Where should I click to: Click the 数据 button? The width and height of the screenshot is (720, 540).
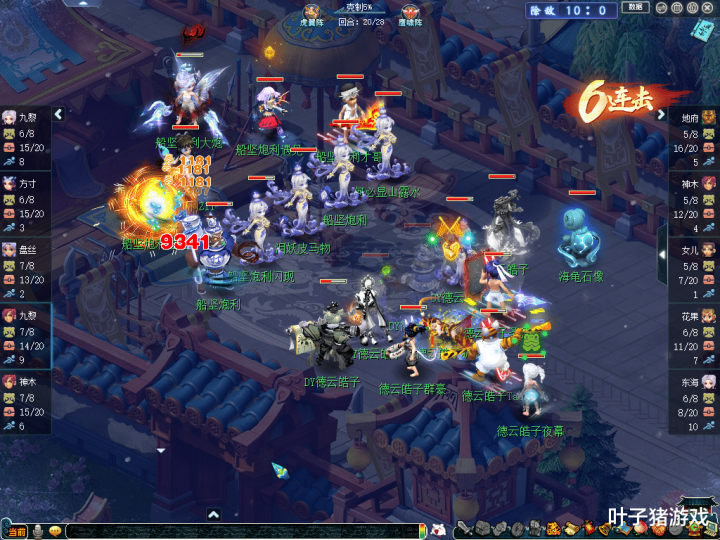click(x=634, y=8)
